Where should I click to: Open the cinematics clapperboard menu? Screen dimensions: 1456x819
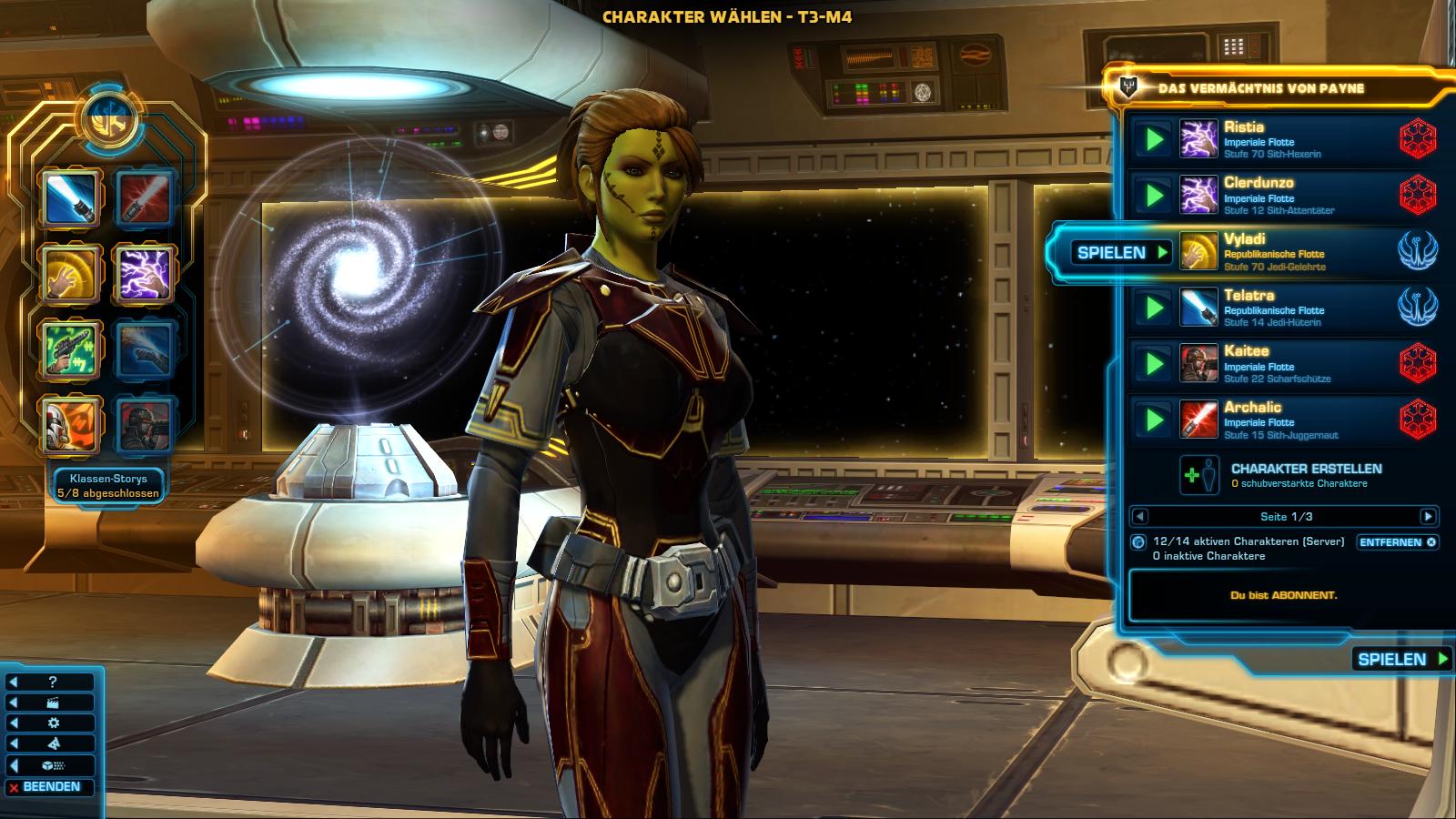point(53,703)
